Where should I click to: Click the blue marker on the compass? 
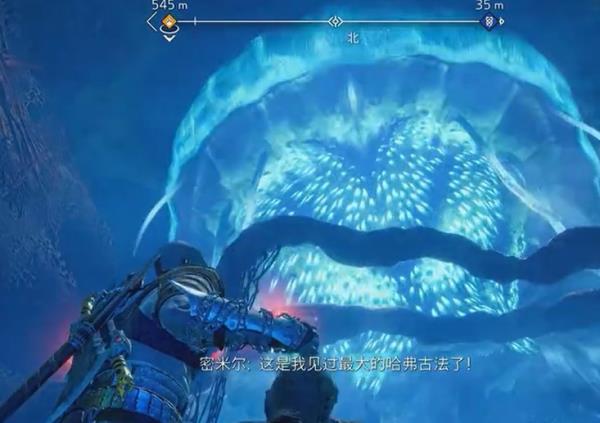point(488,21)
